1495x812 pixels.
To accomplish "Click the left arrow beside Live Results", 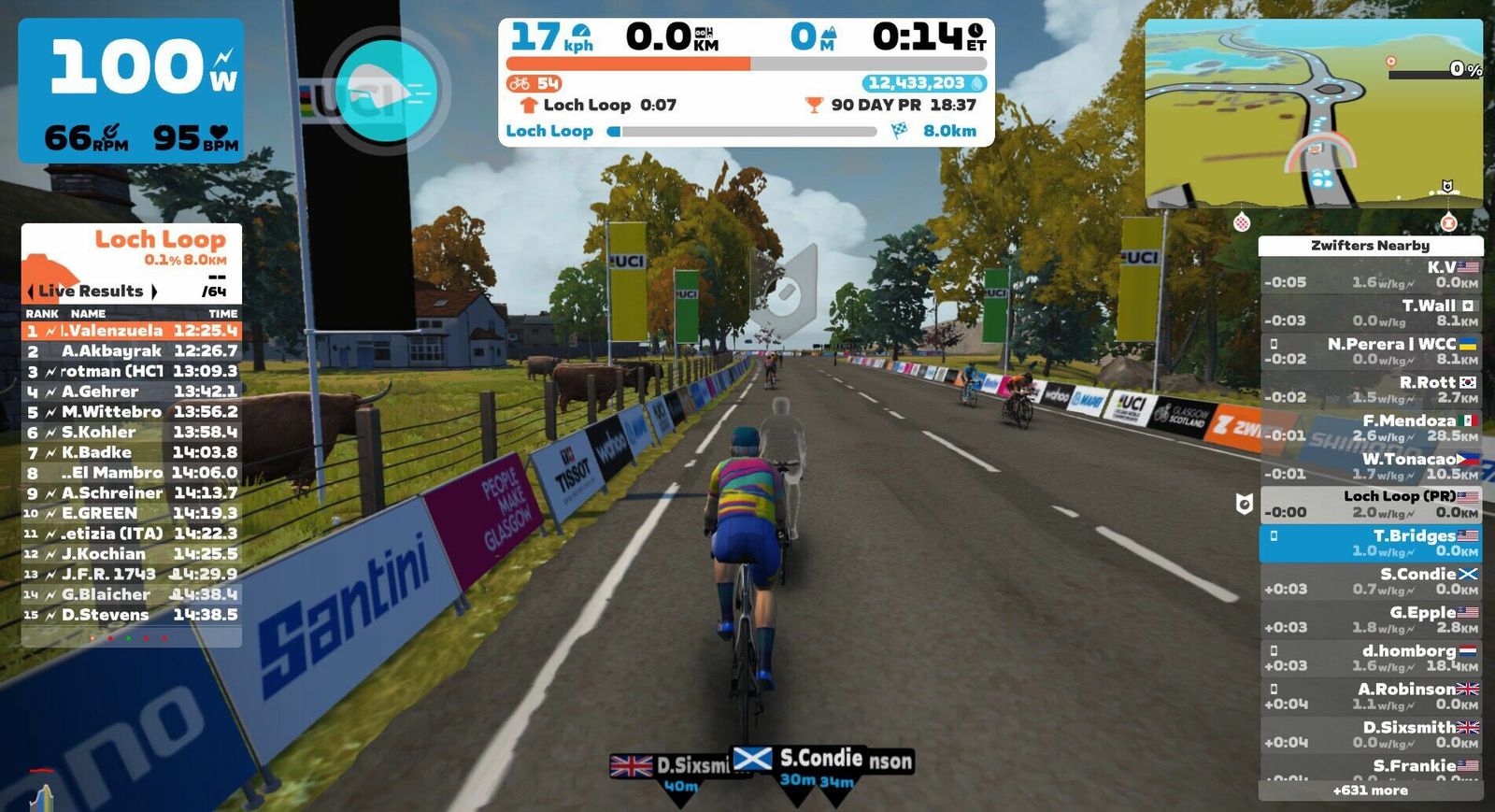I will tap(30, 292).
